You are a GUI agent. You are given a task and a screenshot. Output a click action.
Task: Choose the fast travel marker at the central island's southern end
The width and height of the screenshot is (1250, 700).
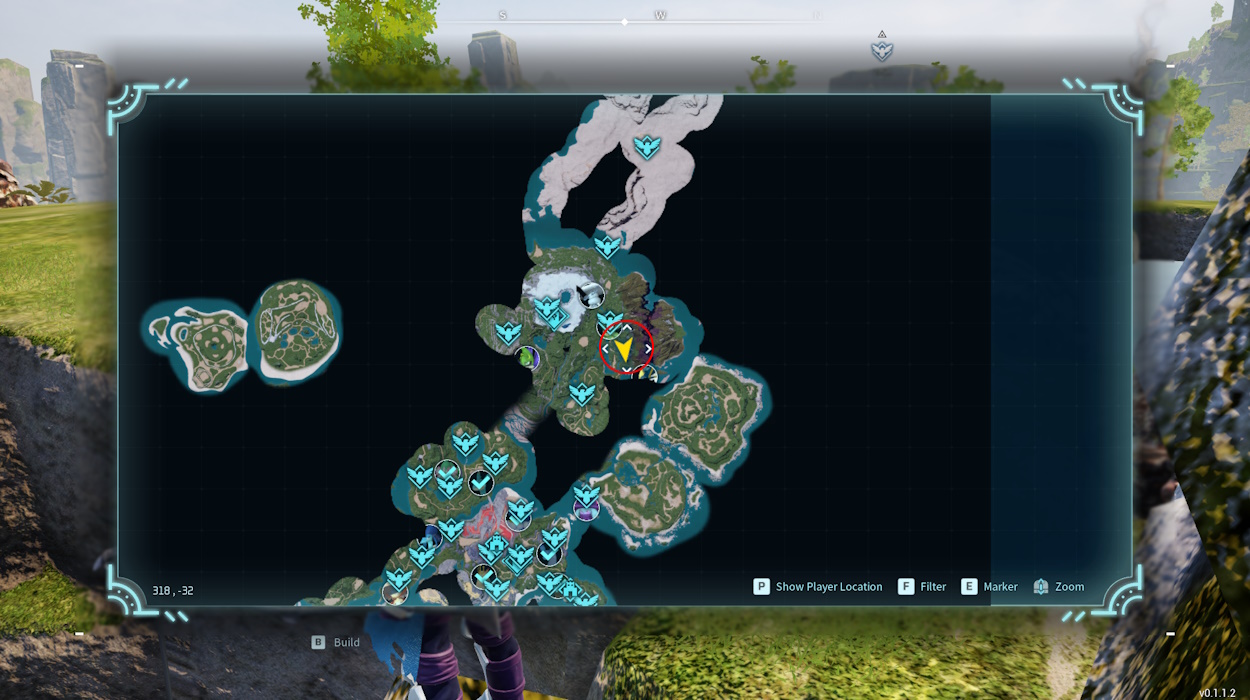tap(582, 394)
